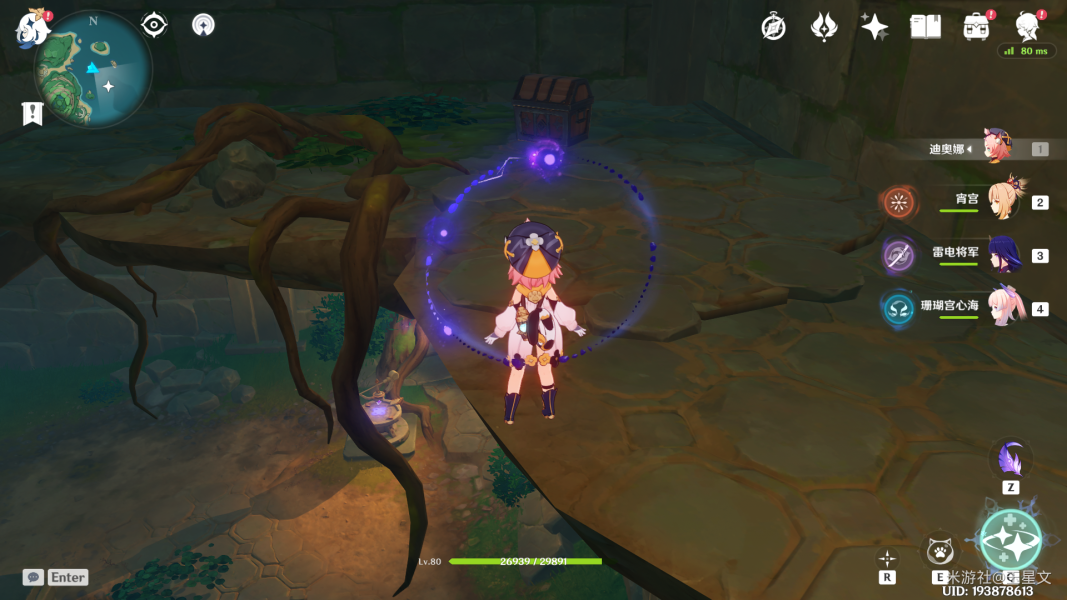Open the character head profile icon
Viewport: 1067px width, 600px height.
click(x=1027, y=27)
